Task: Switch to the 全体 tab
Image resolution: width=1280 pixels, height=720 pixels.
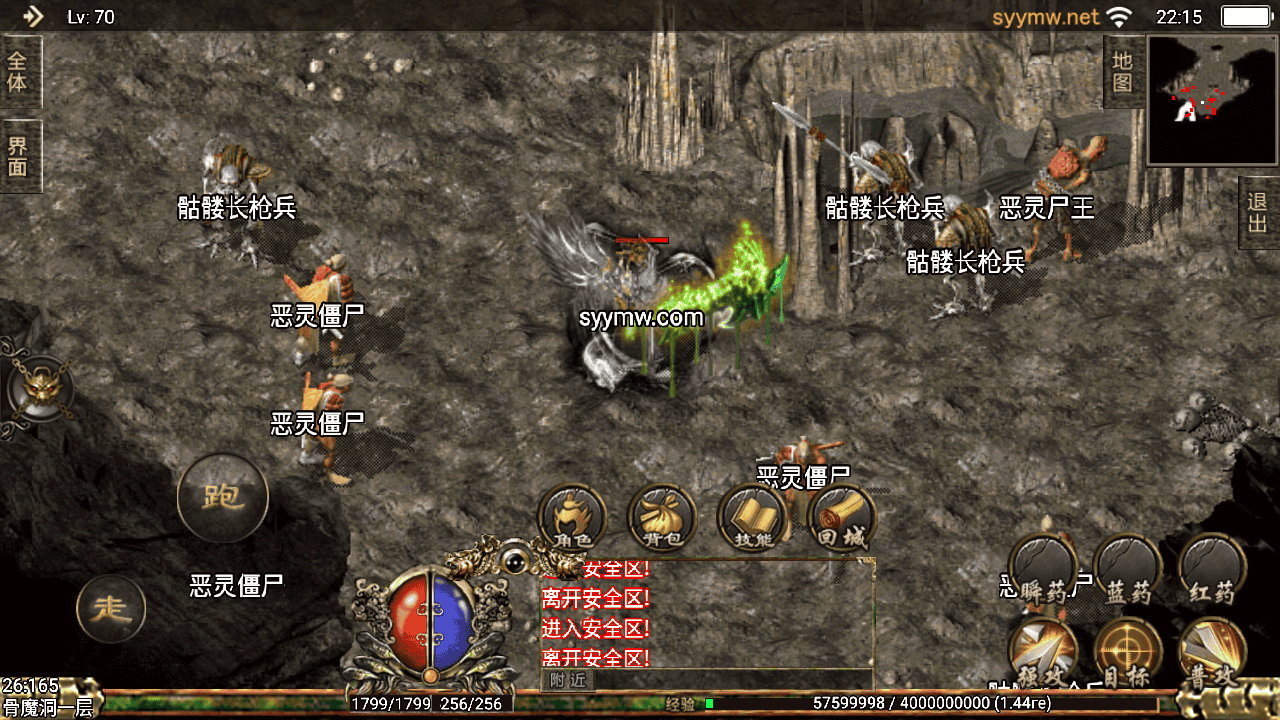Action: [x=19, y=72]
